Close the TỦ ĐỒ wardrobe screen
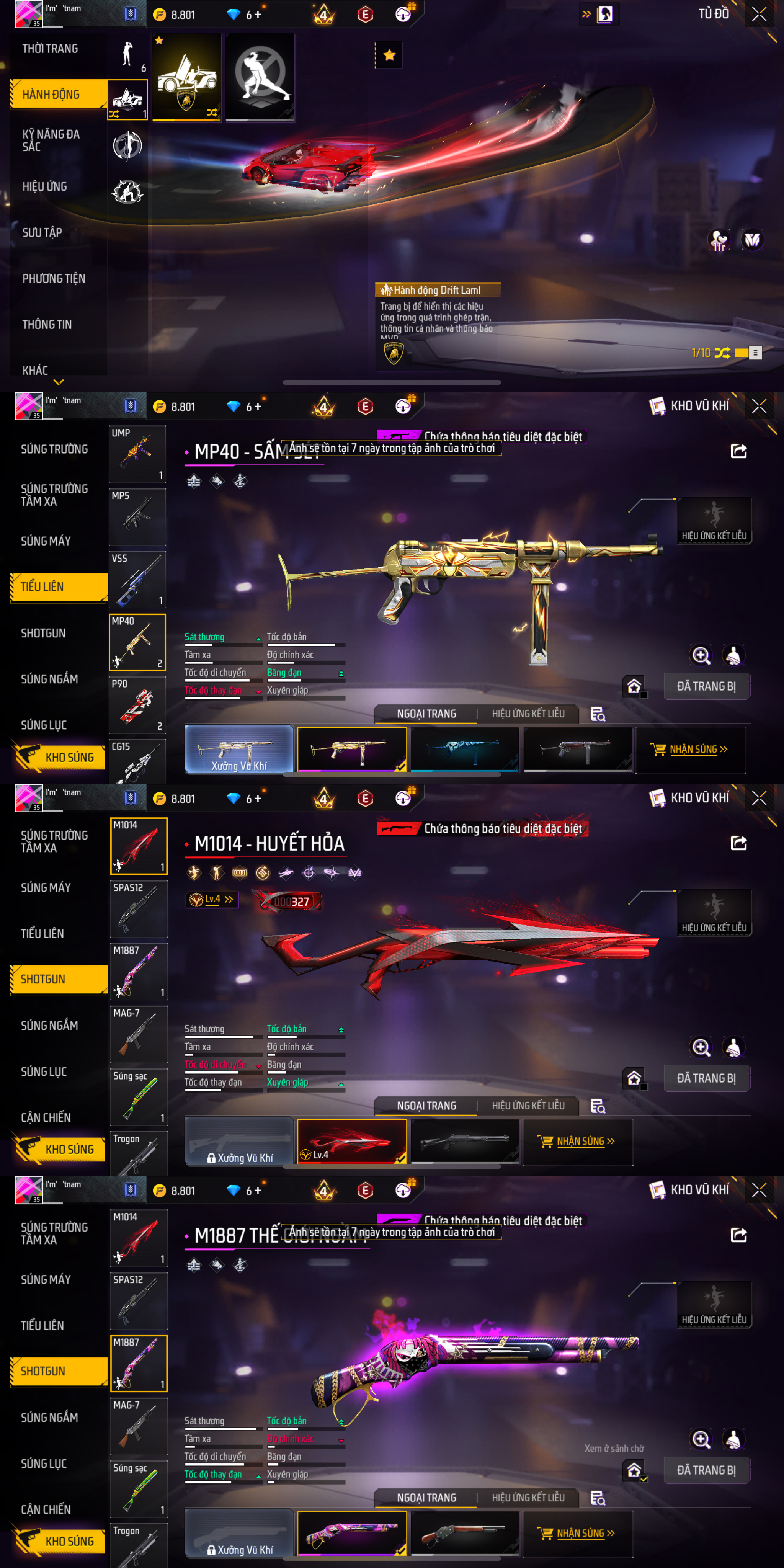 tap(758, 14)
